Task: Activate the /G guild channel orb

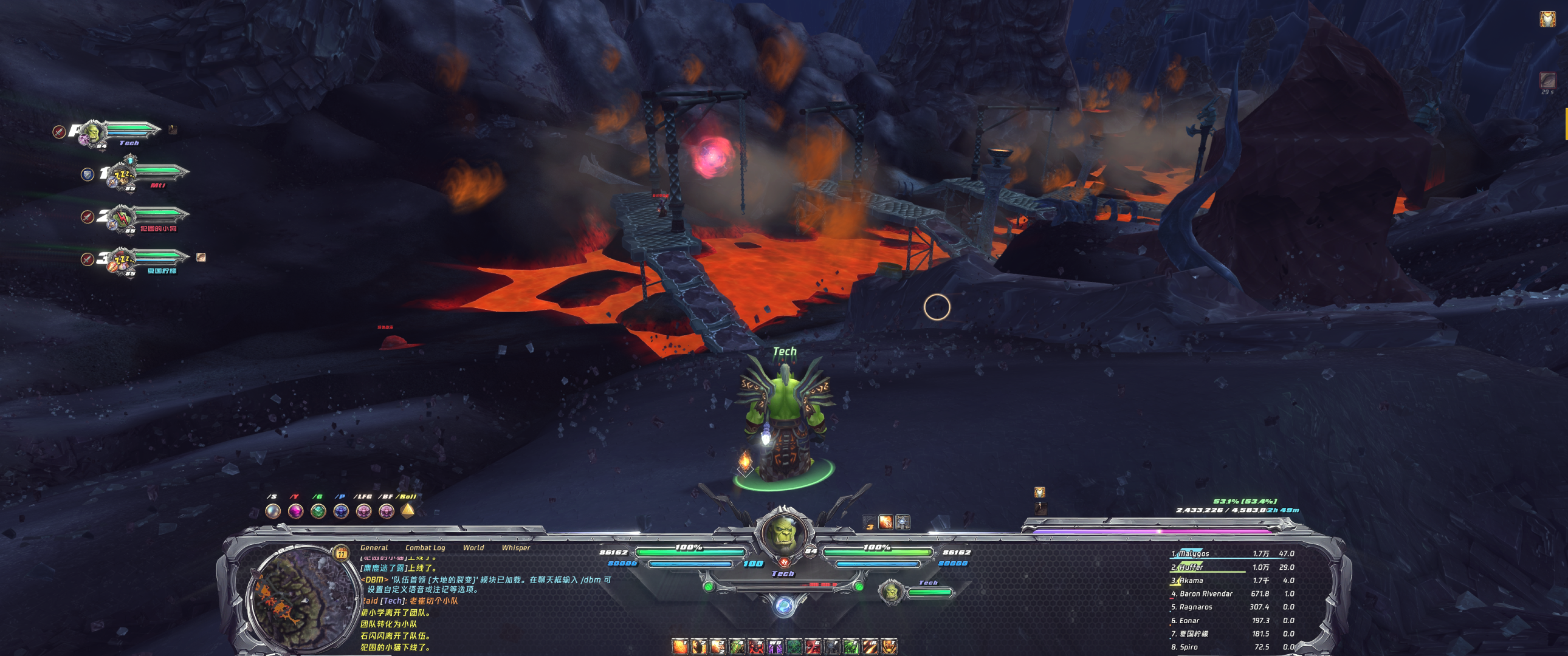Action: click(318, 511)
